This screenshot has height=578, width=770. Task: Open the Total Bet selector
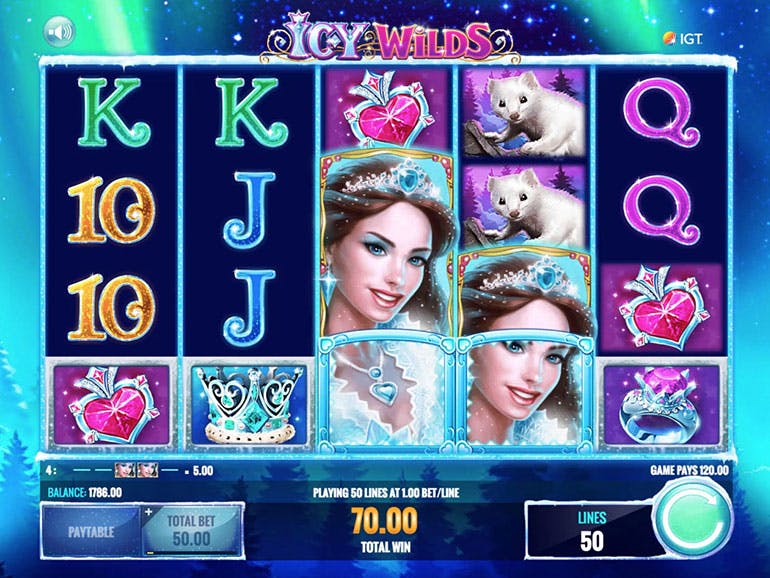click(x=192, y=531)
